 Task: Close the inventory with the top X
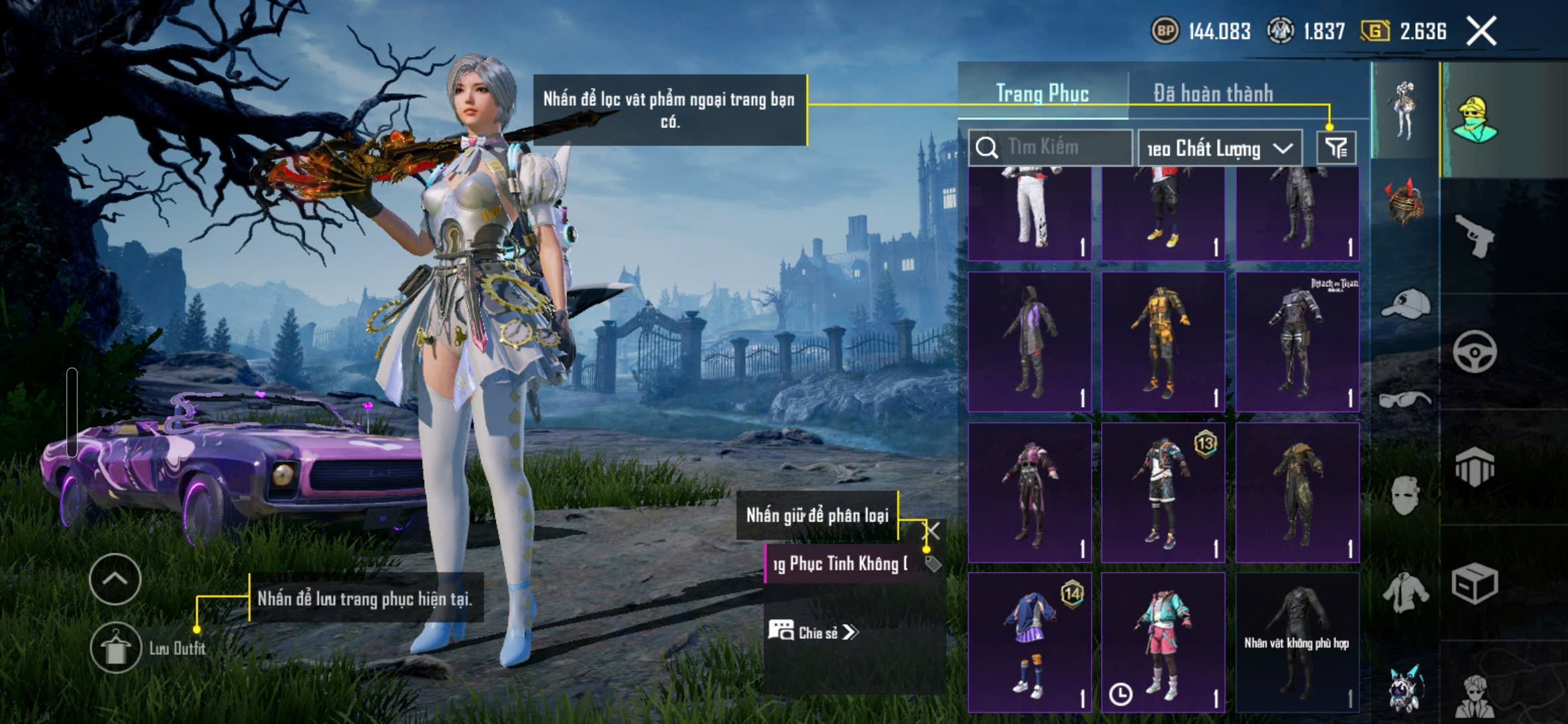tap(1481, 32)
